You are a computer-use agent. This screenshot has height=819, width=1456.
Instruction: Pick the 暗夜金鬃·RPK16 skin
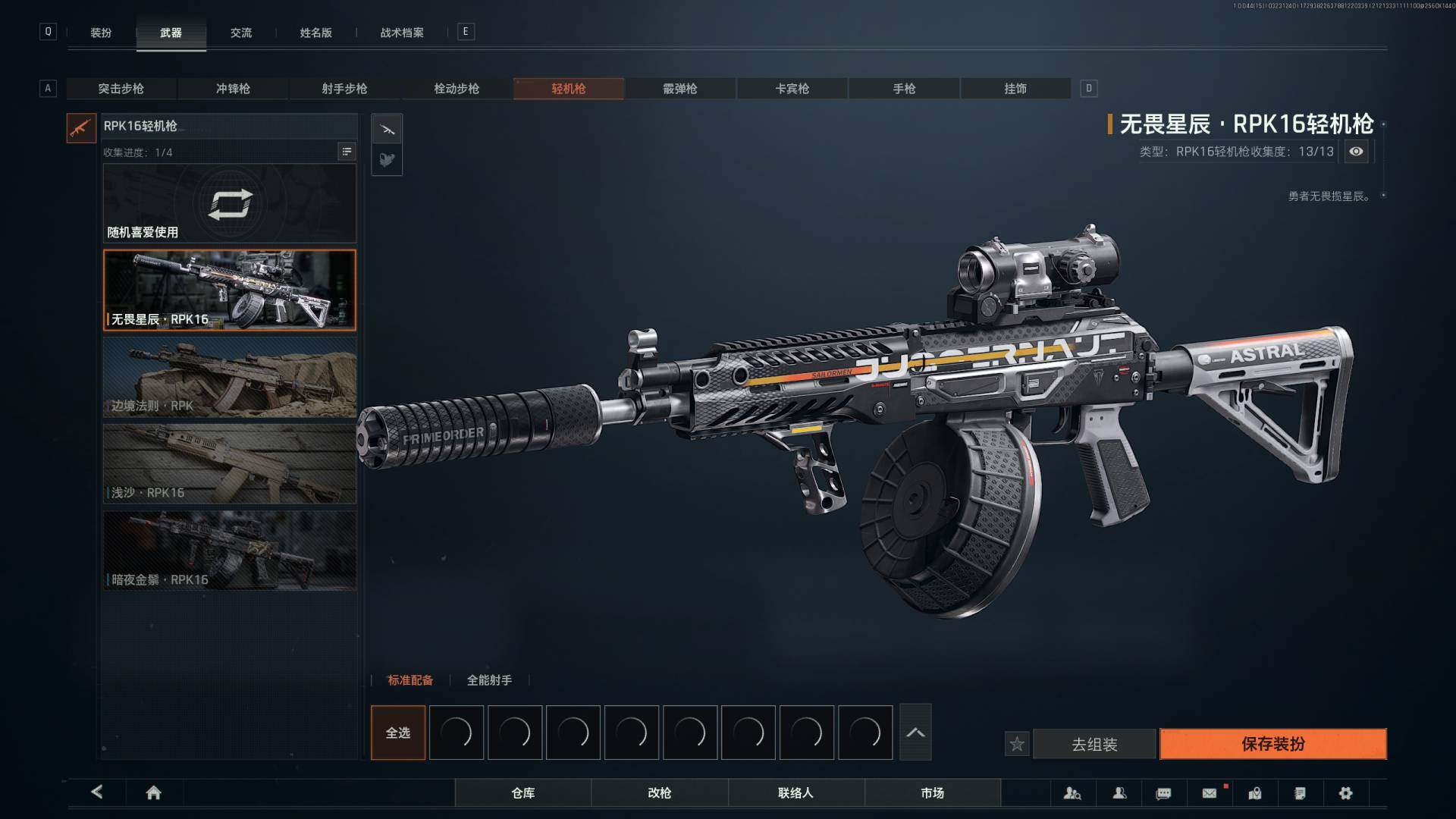[x=229, y=551]
